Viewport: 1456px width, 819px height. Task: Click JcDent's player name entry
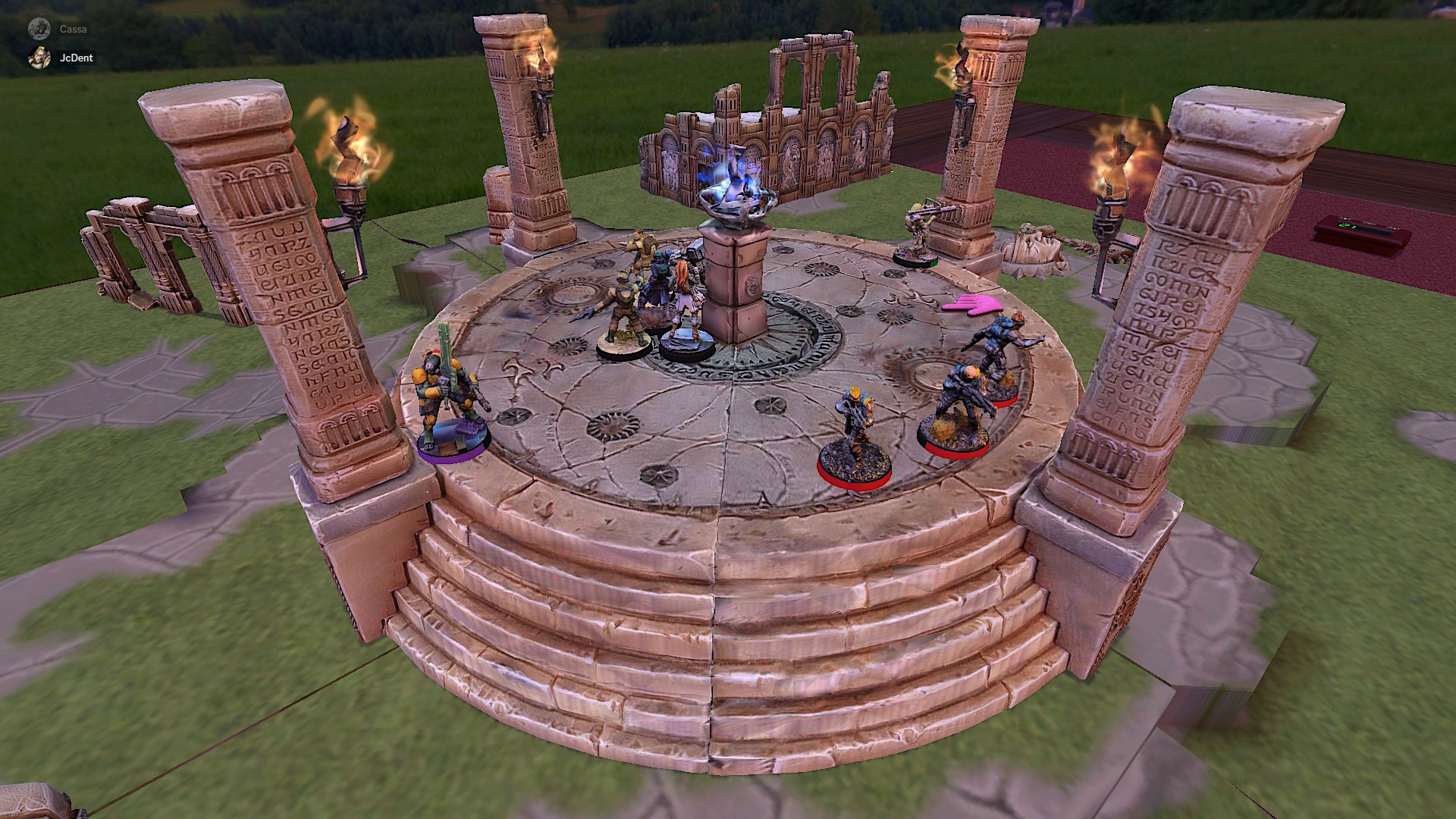coord(76,58)
